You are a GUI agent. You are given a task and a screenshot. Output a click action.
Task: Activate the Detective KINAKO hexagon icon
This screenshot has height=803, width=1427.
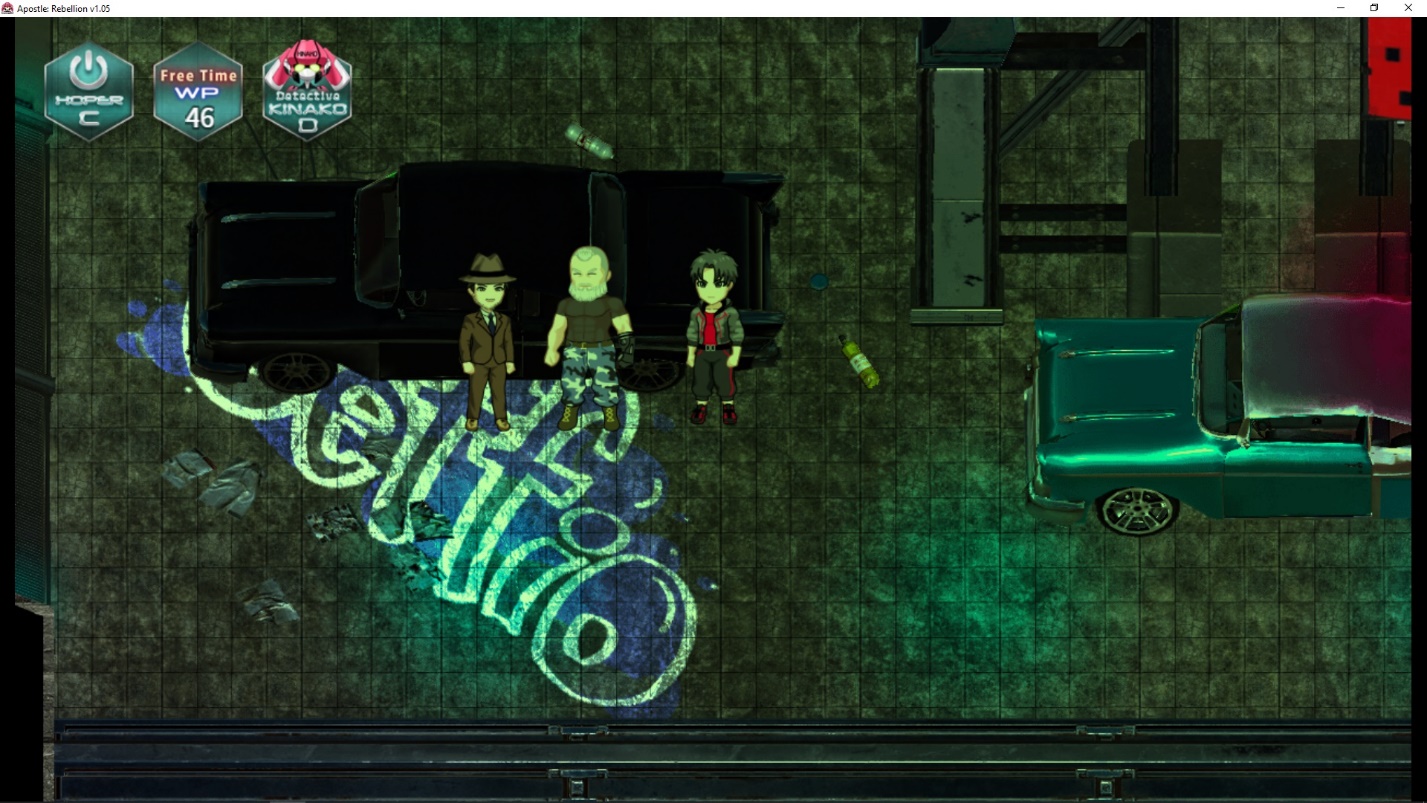tap(307, 91)
